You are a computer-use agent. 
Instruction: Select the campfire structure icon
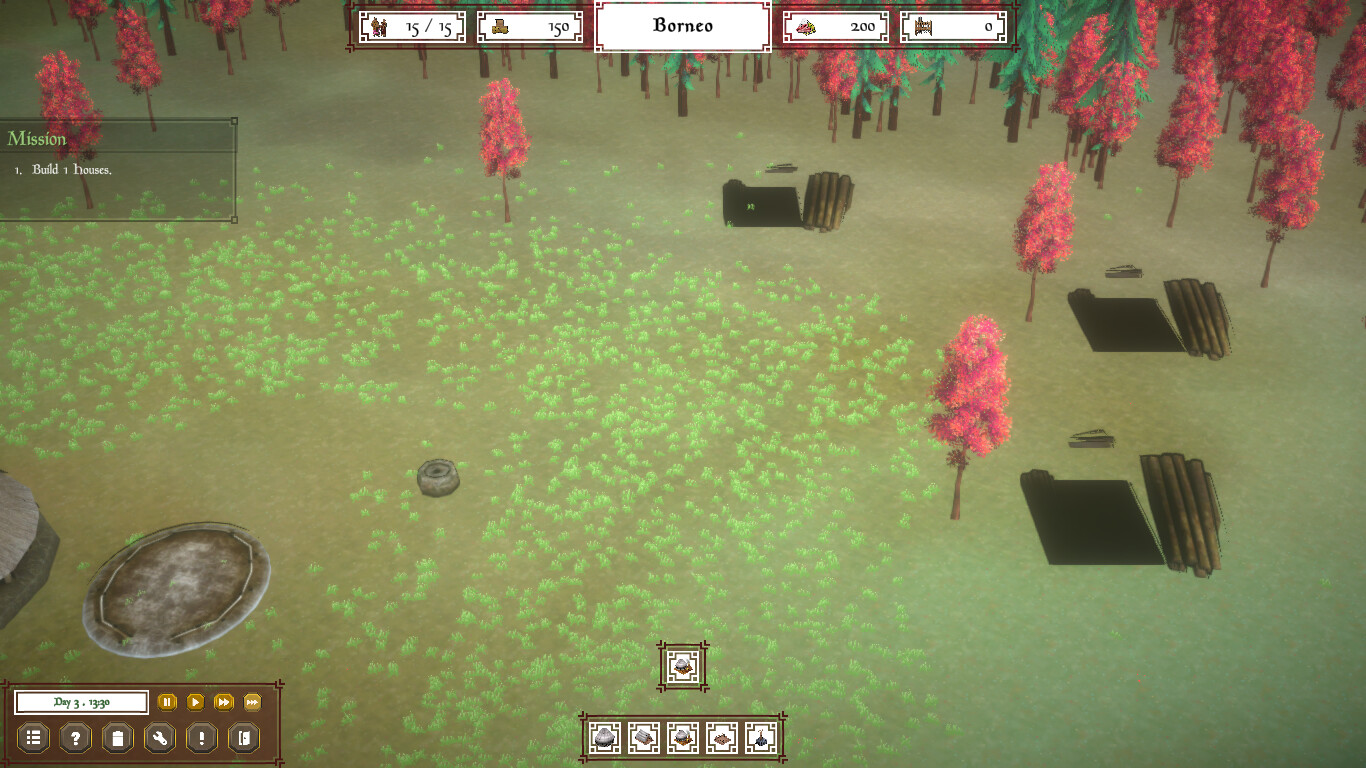[760, 737]
